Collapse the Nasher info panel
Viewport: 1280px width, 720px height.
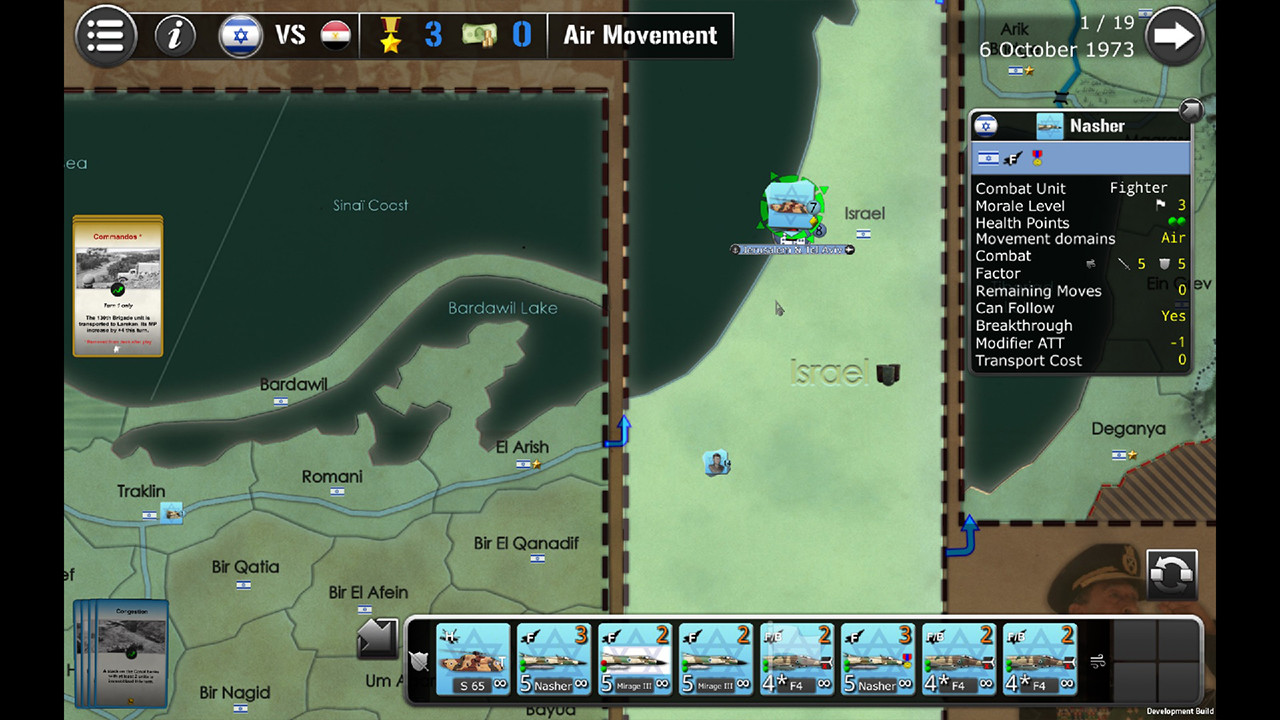pos(1190,110)
